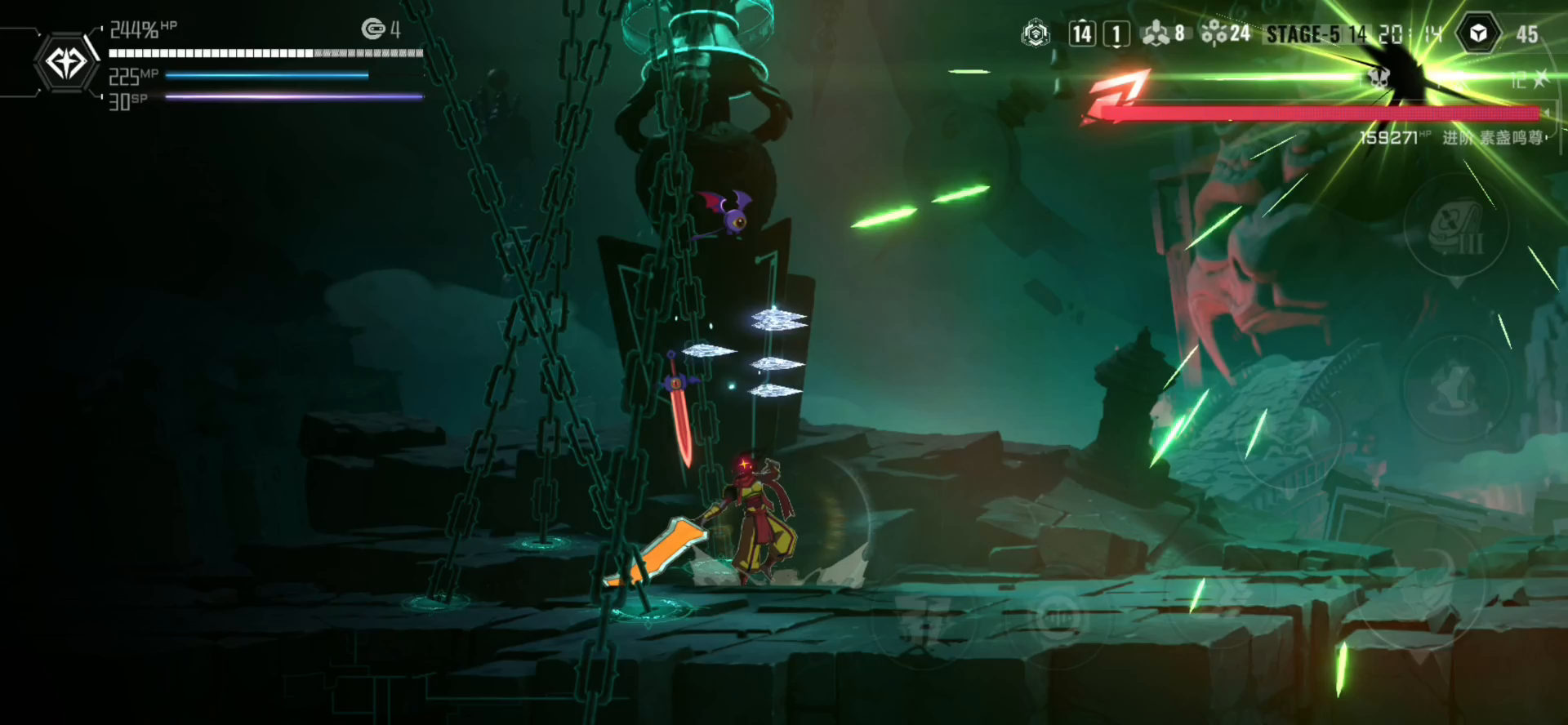Open the hexagon signal menu icon
Screen dimensions: 1568x725
[1036, 34]
